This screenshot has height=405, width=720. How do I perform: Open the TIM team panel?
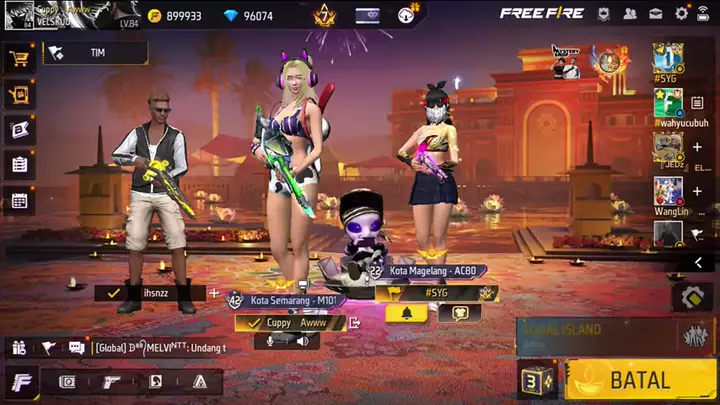pyautogui.click(x=88, y=52)
